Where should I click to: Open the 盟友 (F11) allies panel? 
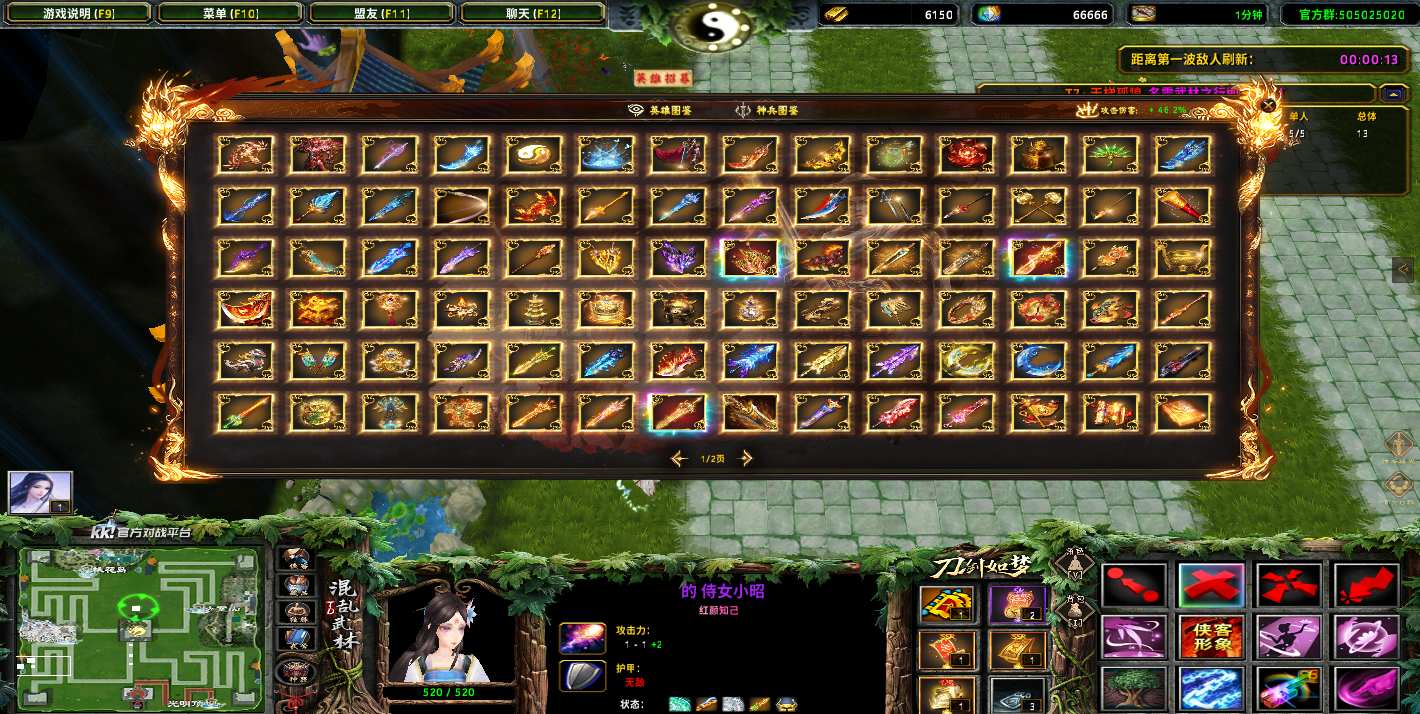pos(382,13)
